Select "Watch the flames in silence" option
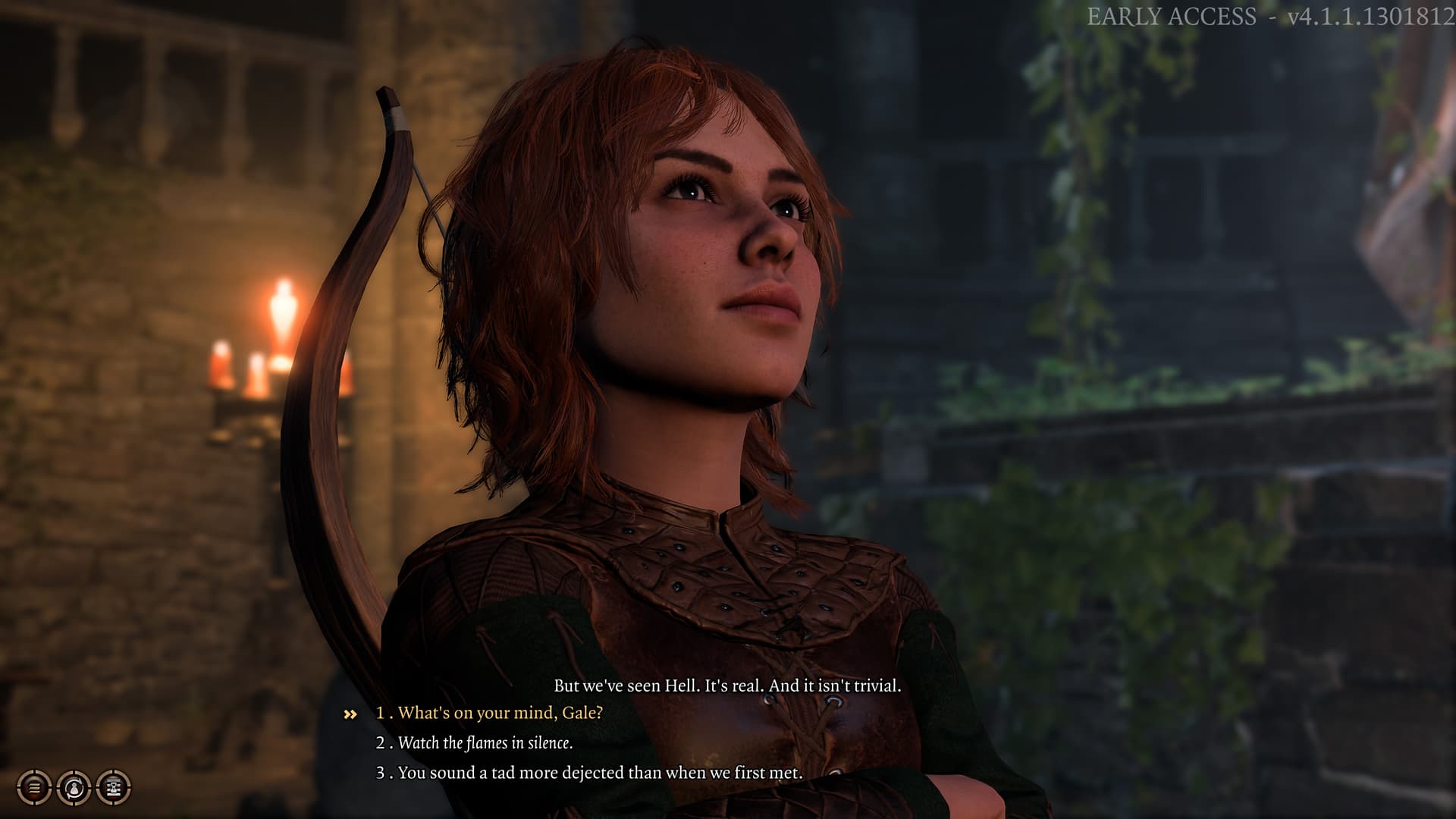Viewport: 1456px width, 819px height. (485, 743)
